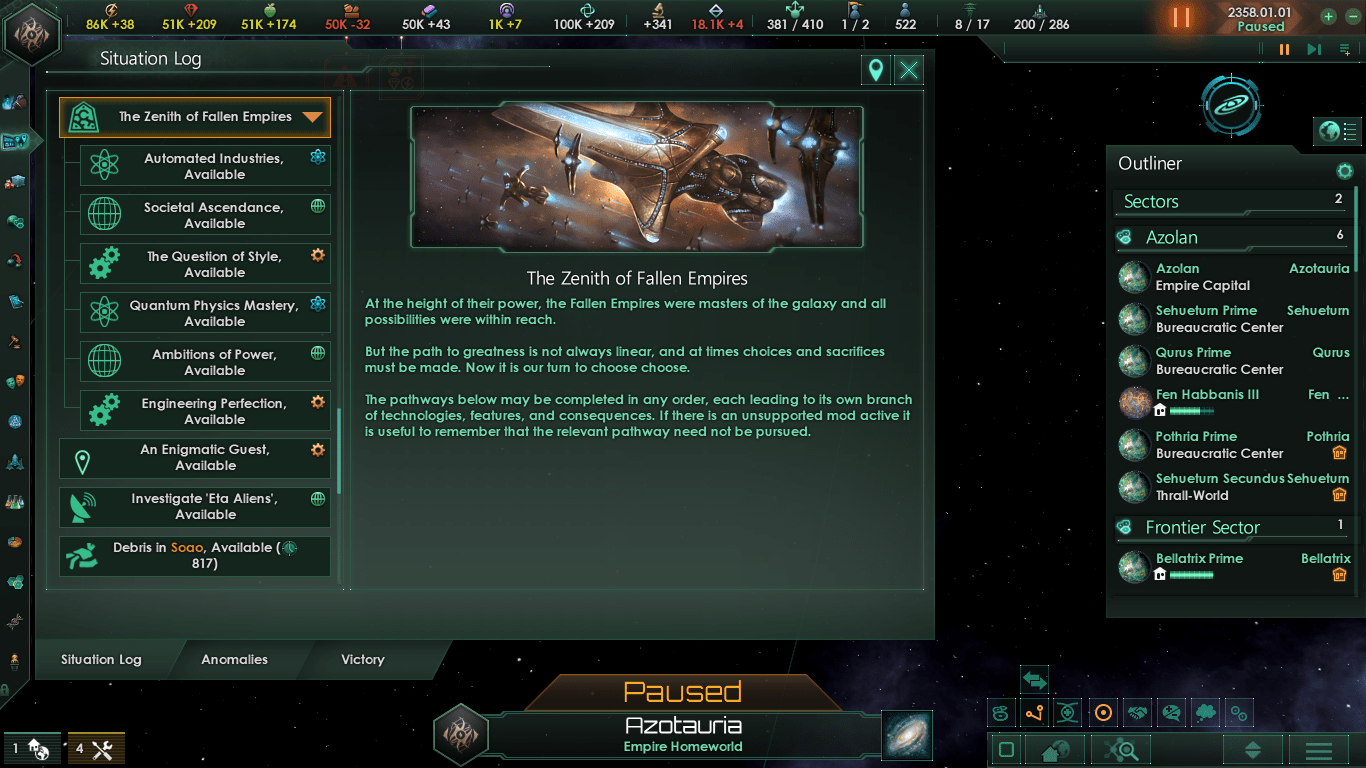This screenshot has height=768, width=1366.
Task: Open the outliner settings gear
Action: tap(1345, 171)
